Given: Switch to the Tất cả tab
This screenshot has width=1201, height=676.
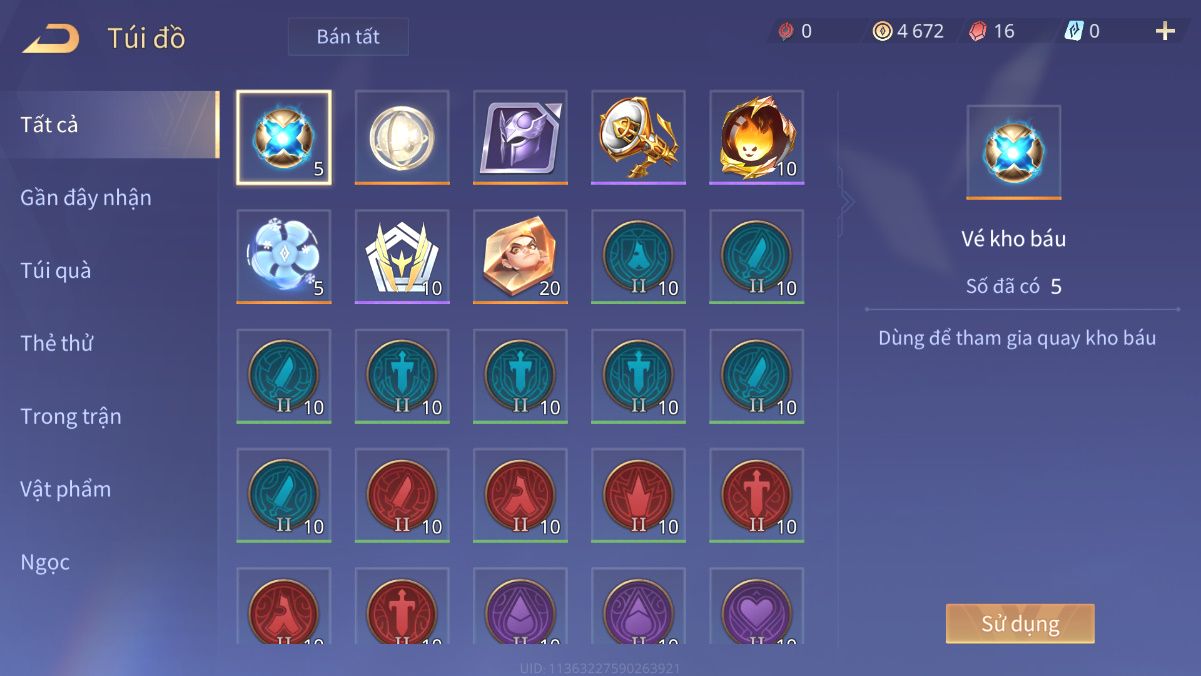Looking at the screenshot, I should pos(50,125).
